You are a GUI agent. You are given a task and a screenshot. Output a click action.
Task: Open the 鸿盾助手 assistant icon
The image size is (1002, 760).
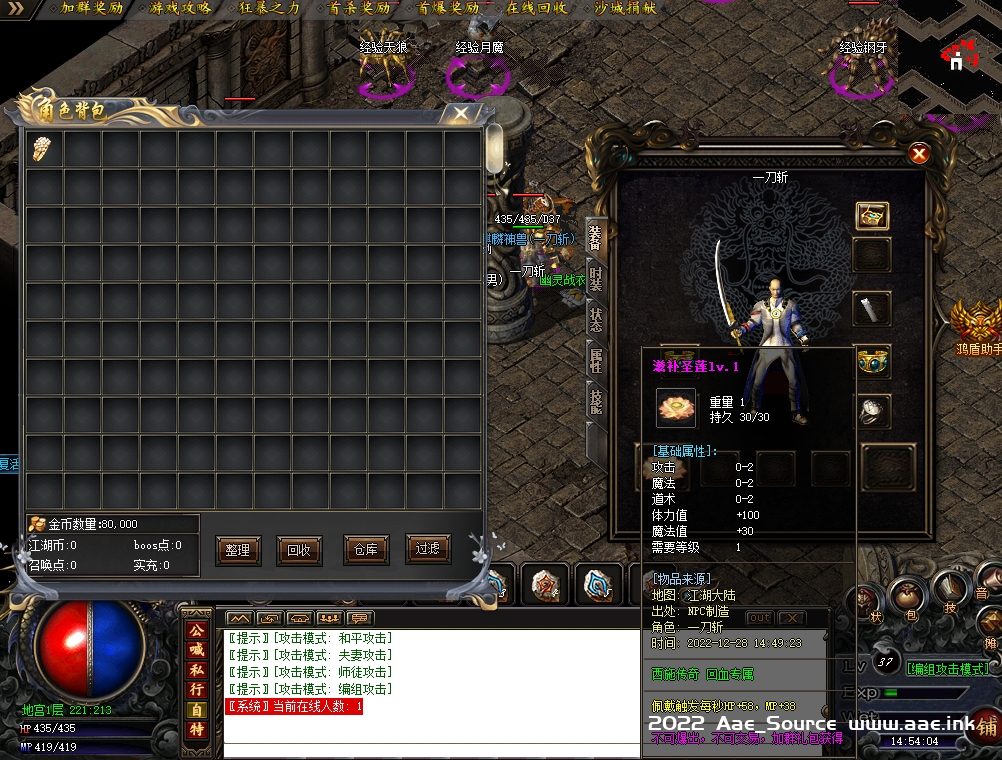click(976, 326)
